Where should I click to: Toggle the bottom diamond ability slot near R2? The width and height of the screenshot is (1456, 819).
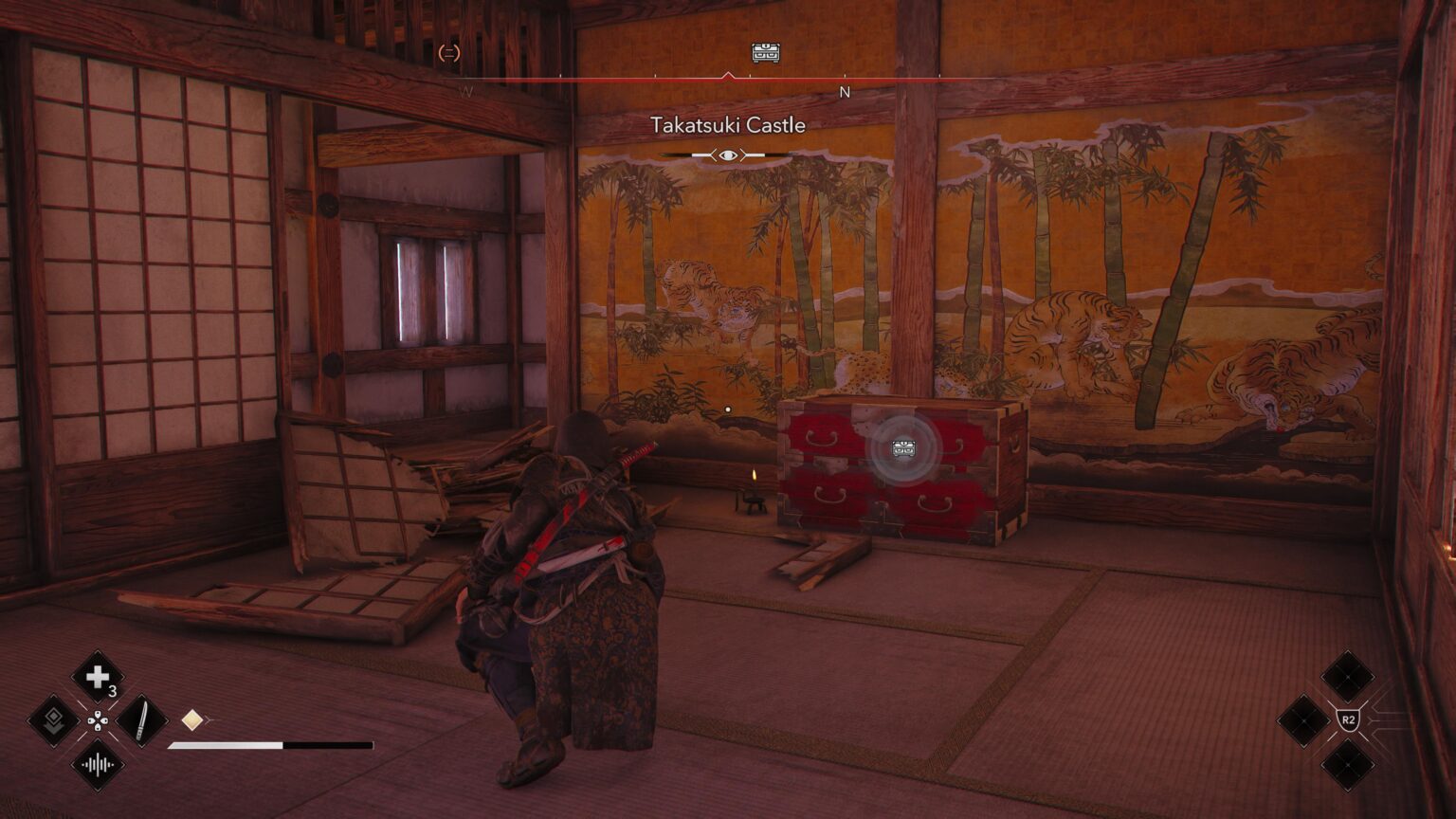pyautogui.click(x=1348, y=764)
